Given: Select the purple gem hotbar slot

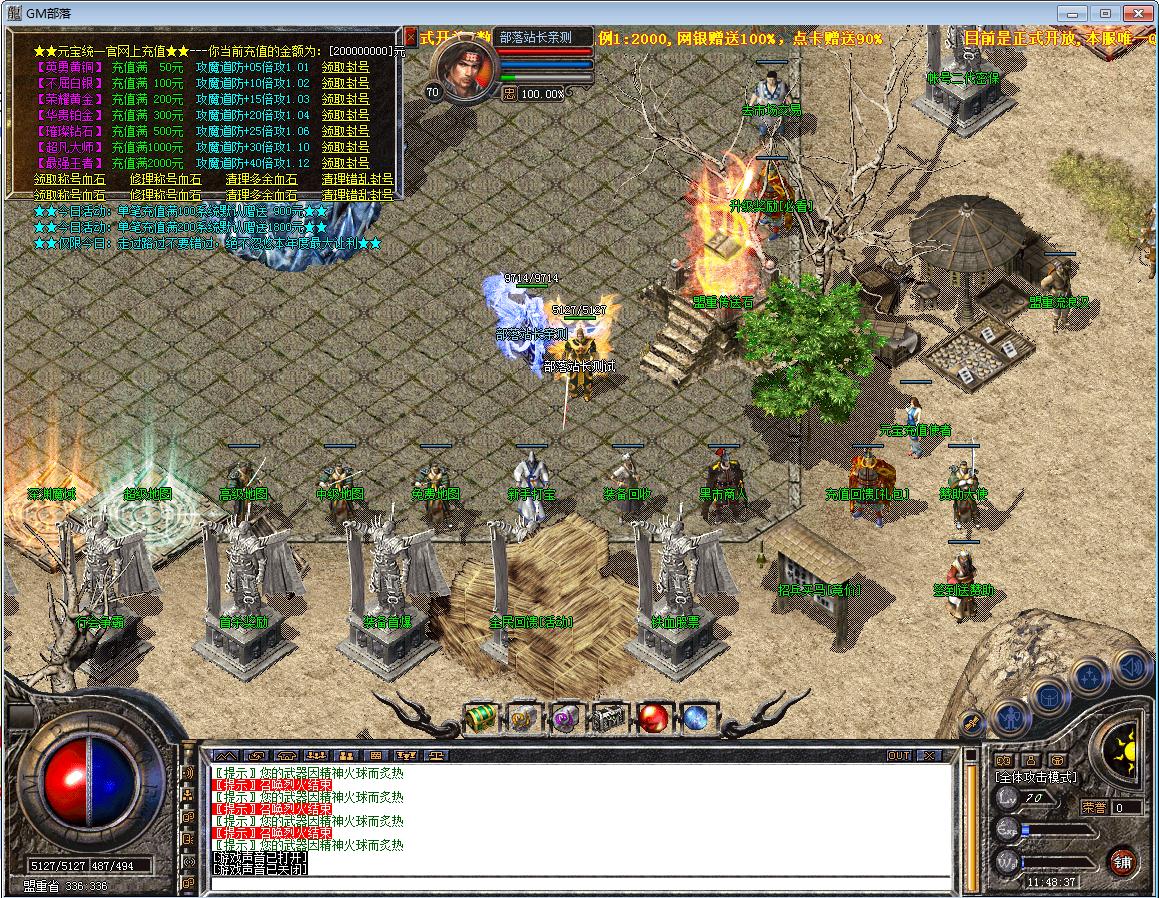Looking at the screenshot, I should coord(566,718).
